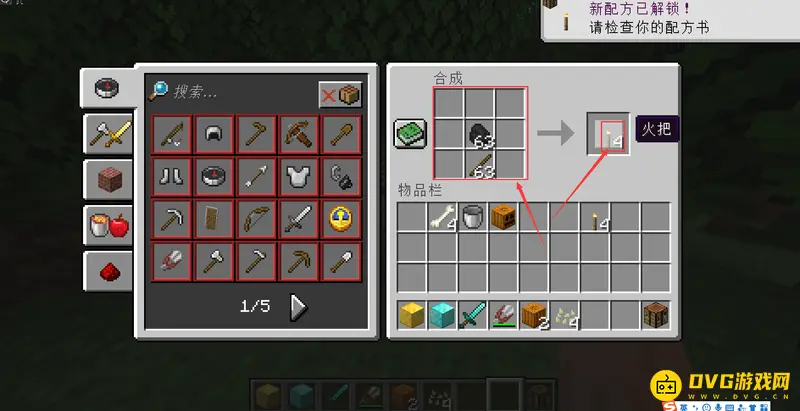
Task: Switch to the redstone recipe tab
Action: pos(107,270)
